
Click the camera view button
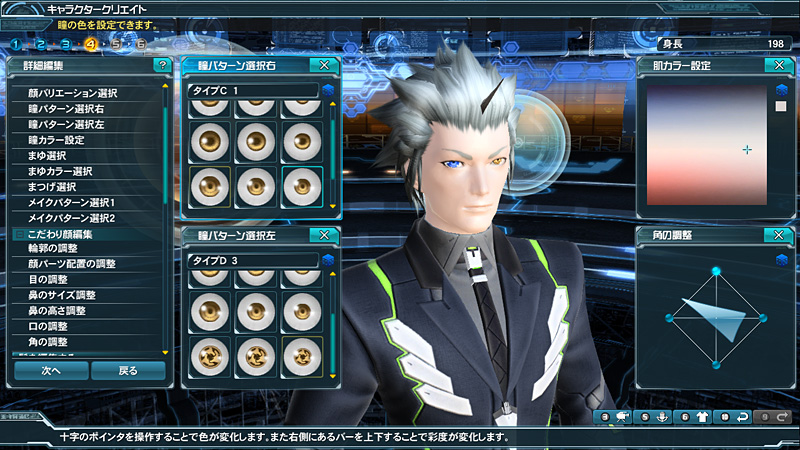(x=616, y=416)
